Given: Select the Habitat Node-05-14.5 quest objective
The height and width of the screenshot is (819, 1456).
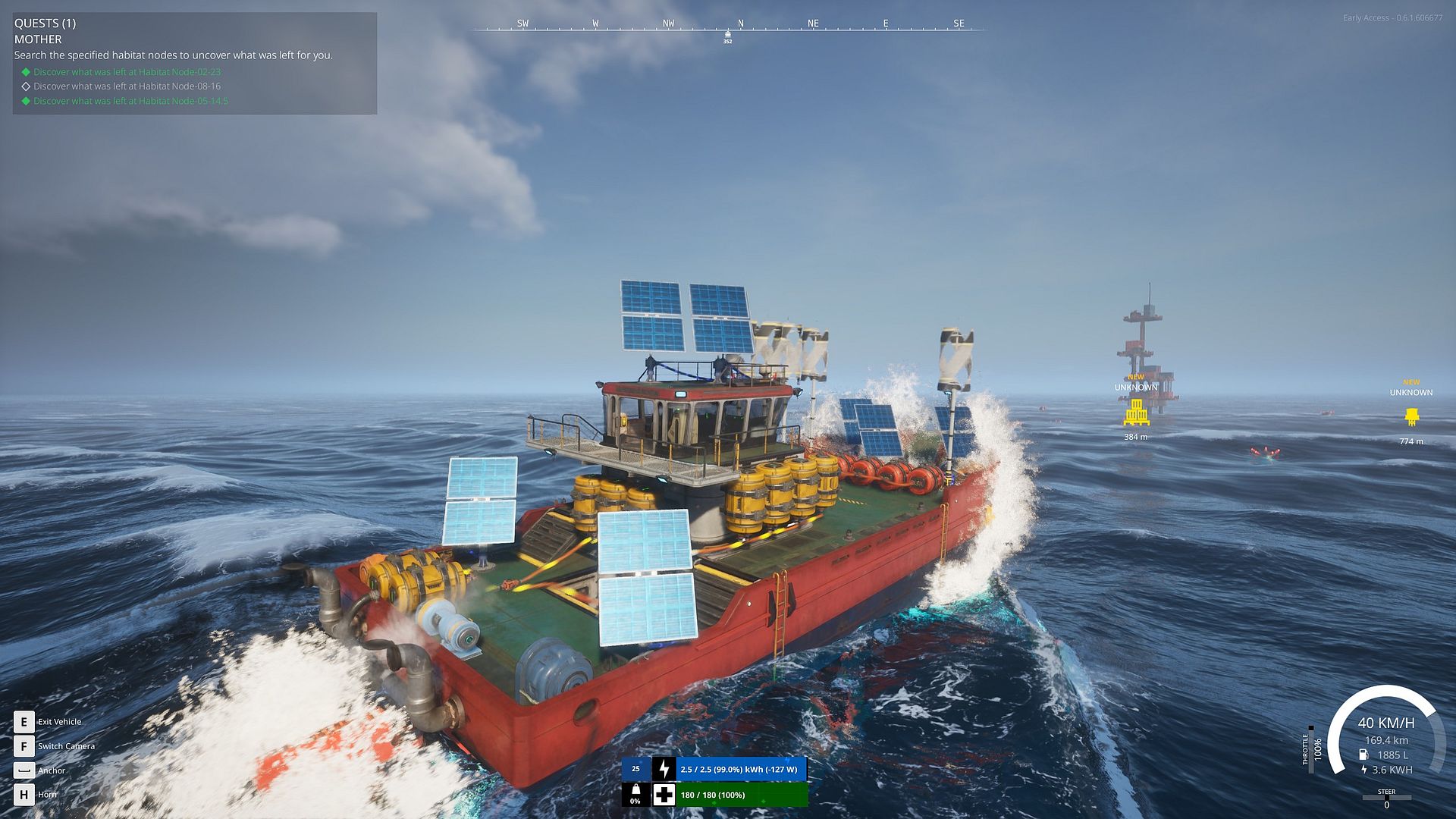Looking at the screenshot, I should click(130, 101).
